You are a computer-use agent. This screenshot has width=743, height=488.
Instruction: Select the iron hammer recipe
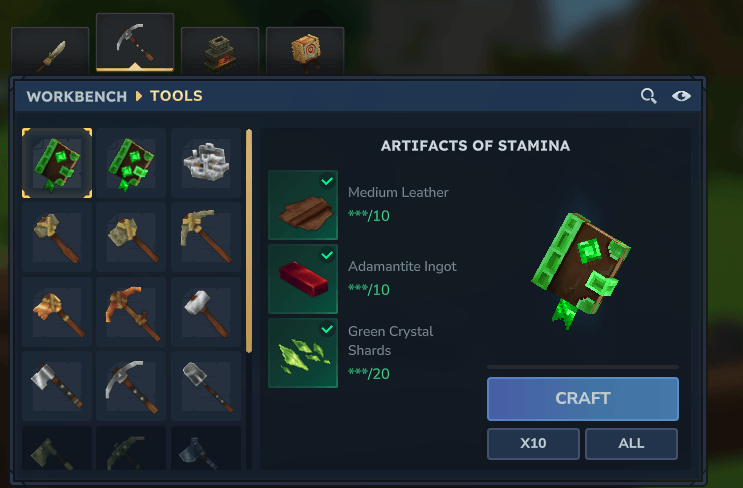[206, 312]
